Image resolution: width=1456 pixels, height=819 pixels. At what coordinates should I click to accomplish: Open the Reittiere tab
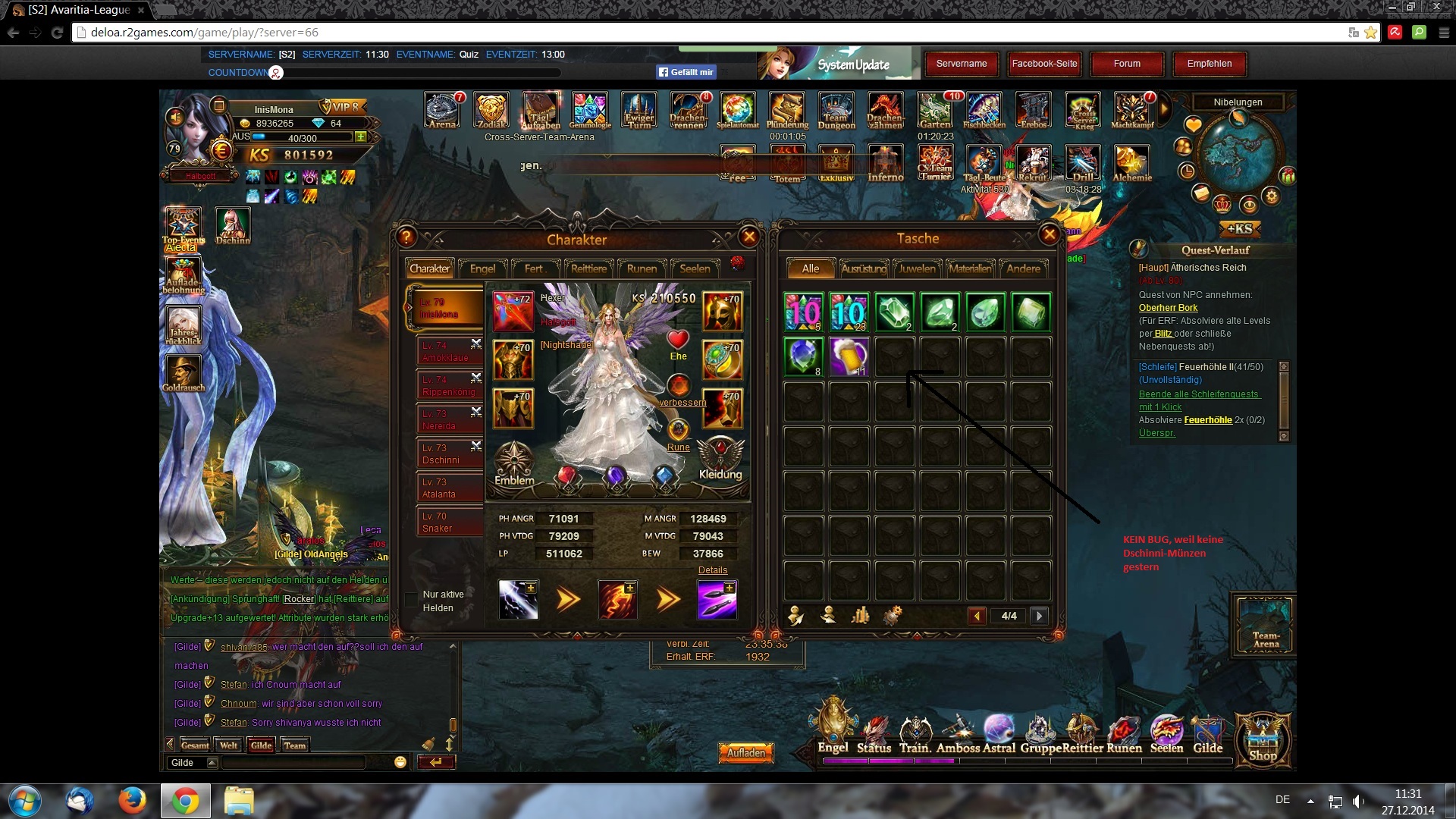(x=588, y=268)
